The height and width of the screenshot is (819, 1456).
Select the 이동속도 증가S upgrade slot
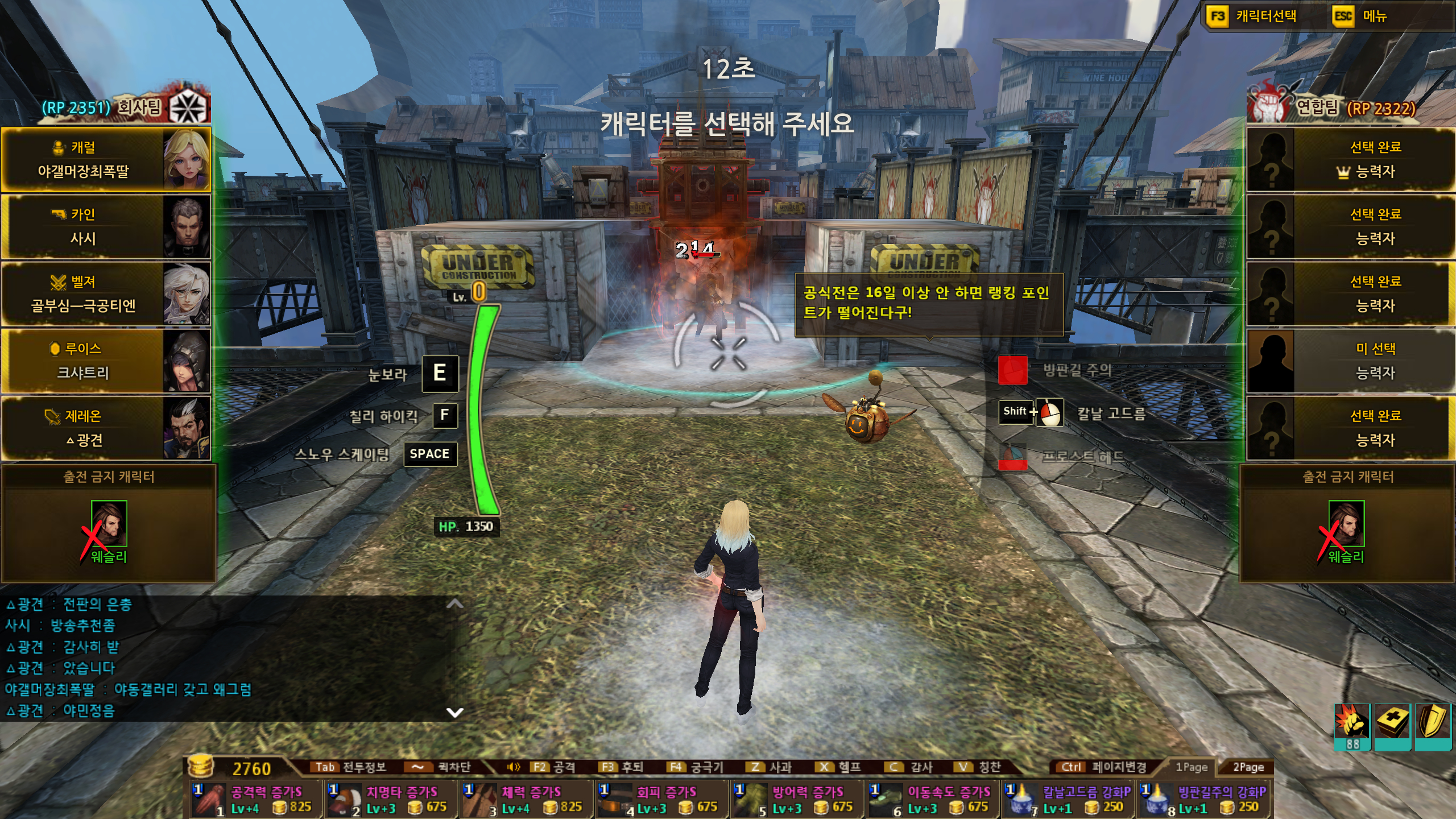click(932, 799)
